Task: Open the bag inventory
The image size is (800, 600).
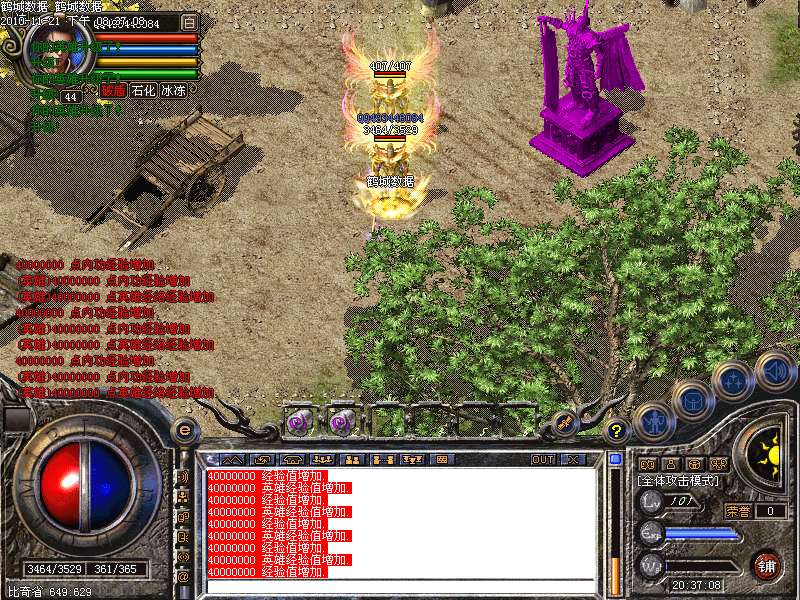Action: click(692, 400)
